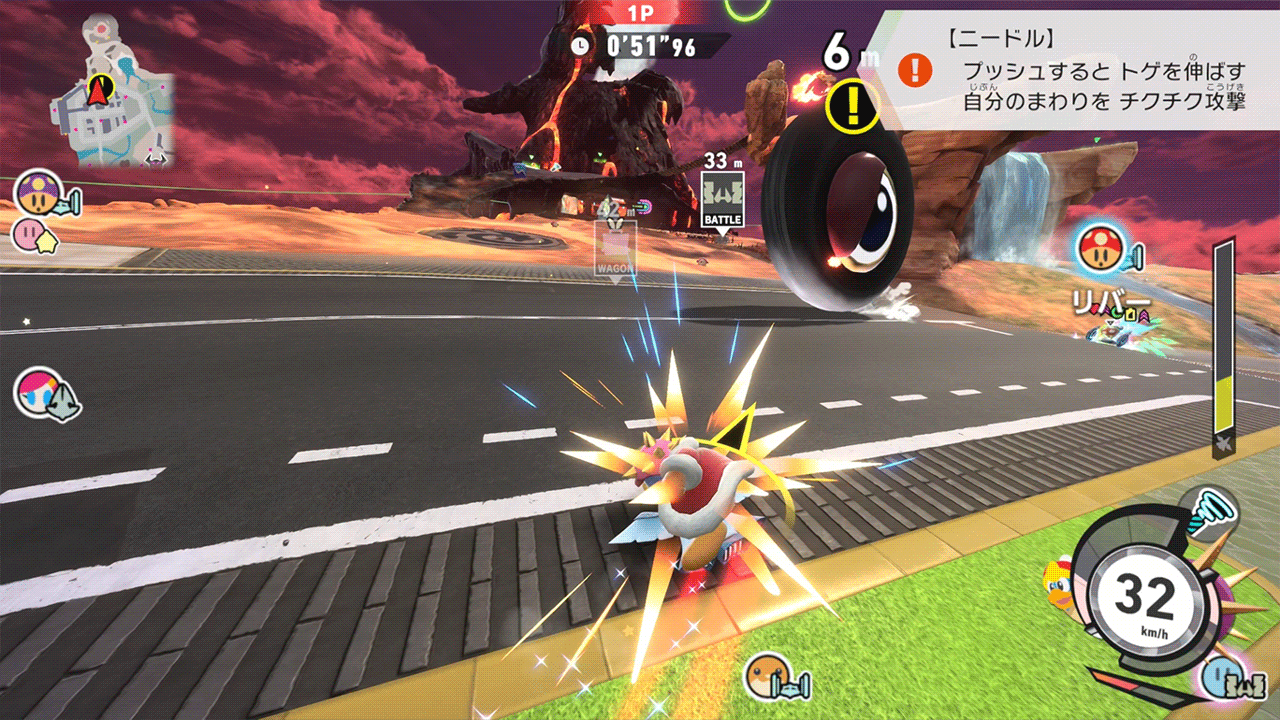Select the purple mushroom rider icon
The width and height of the screenshot is (1280, 720).
pyautogui.click(x=36, y=192)
